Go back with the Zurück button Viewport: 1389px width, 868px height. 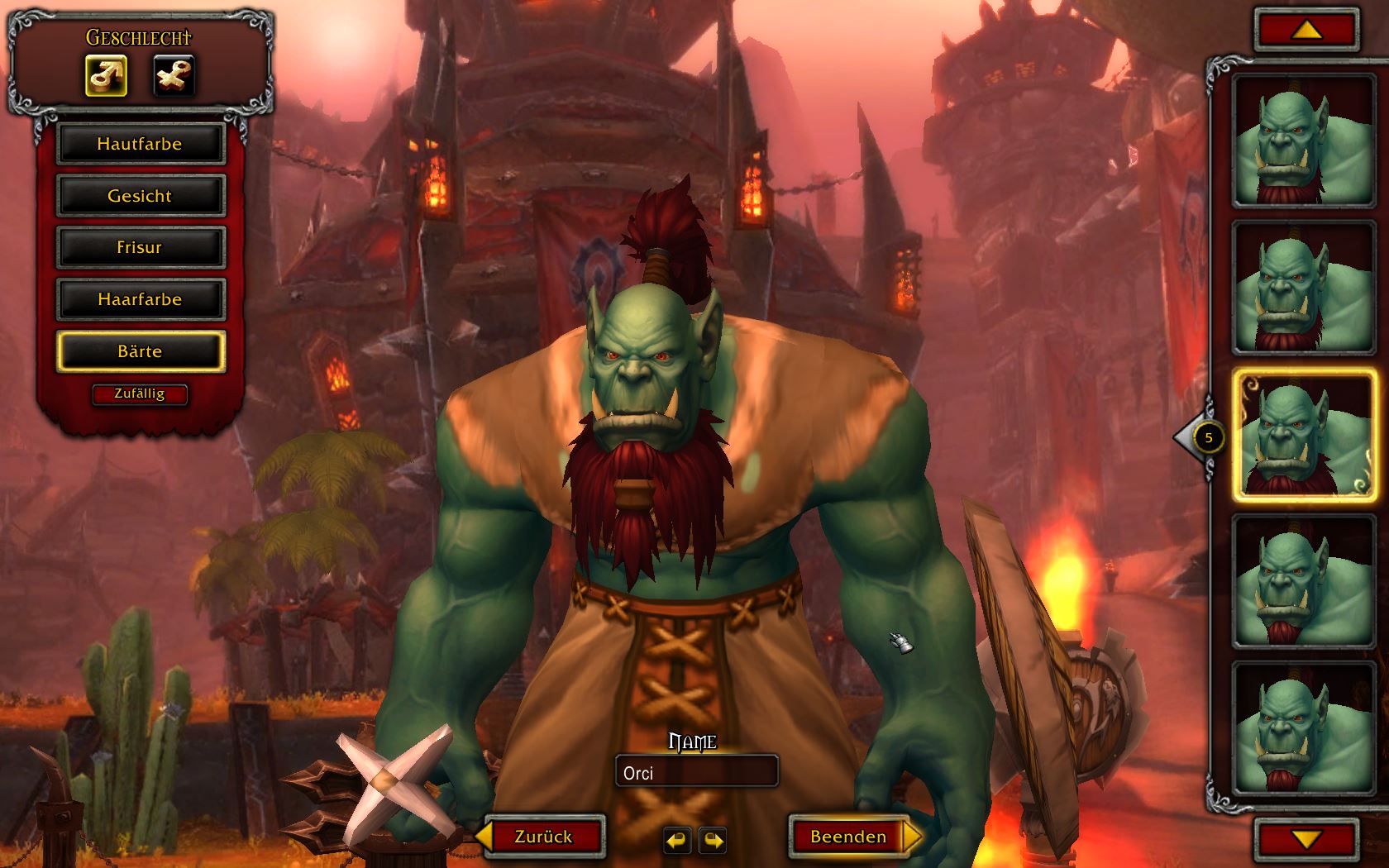(543, 837)
